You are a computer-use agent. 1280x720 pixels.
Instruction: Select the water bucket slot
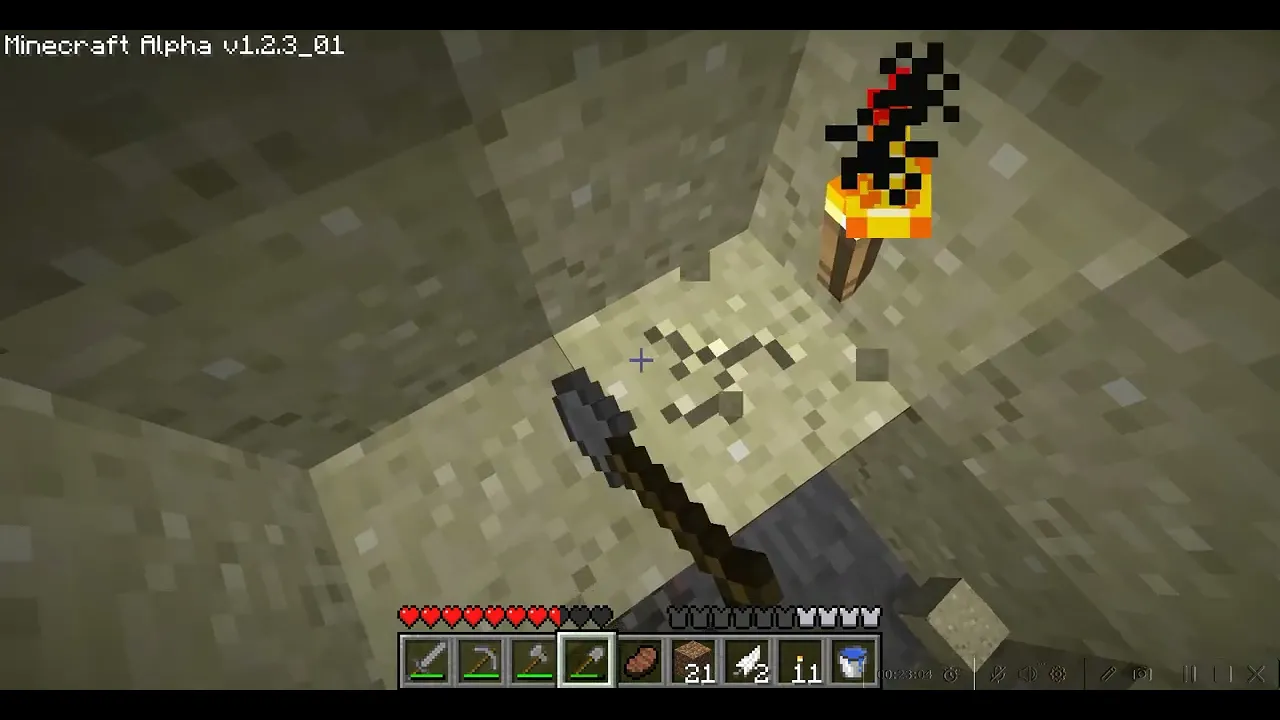tap(854, 662)
